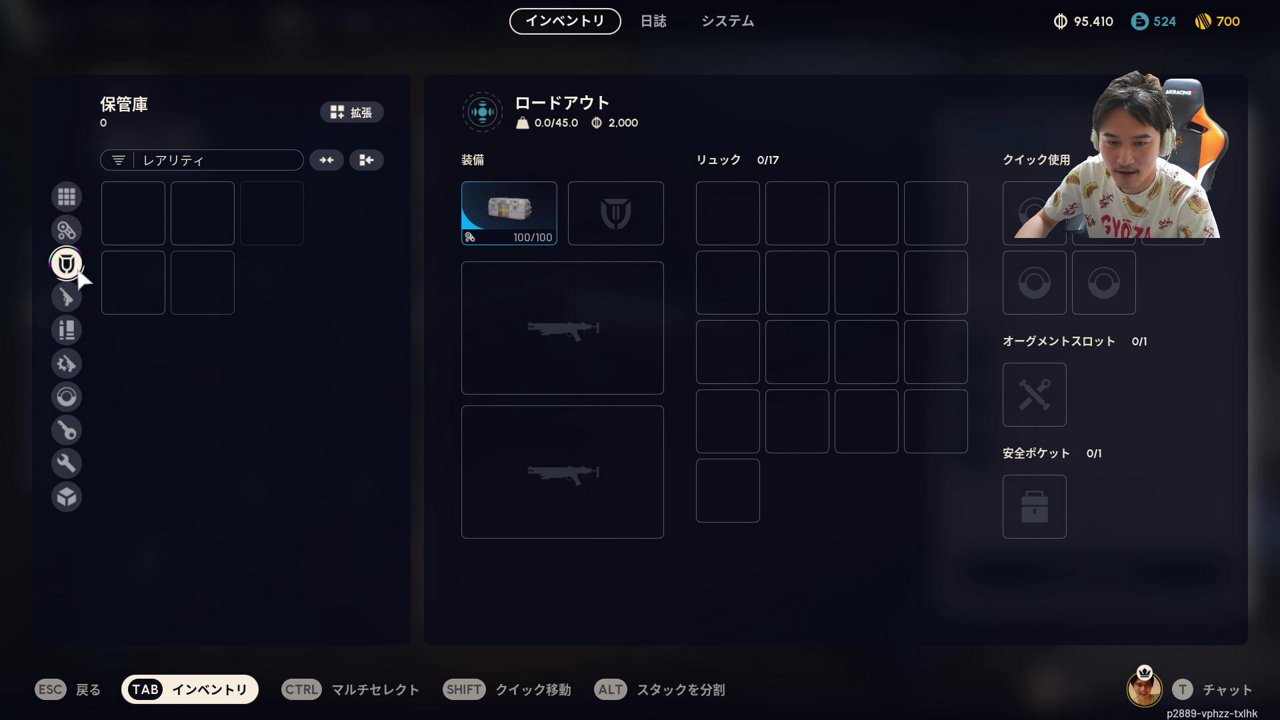
Task: Select the wrench repair category filter
Action: 66,463
